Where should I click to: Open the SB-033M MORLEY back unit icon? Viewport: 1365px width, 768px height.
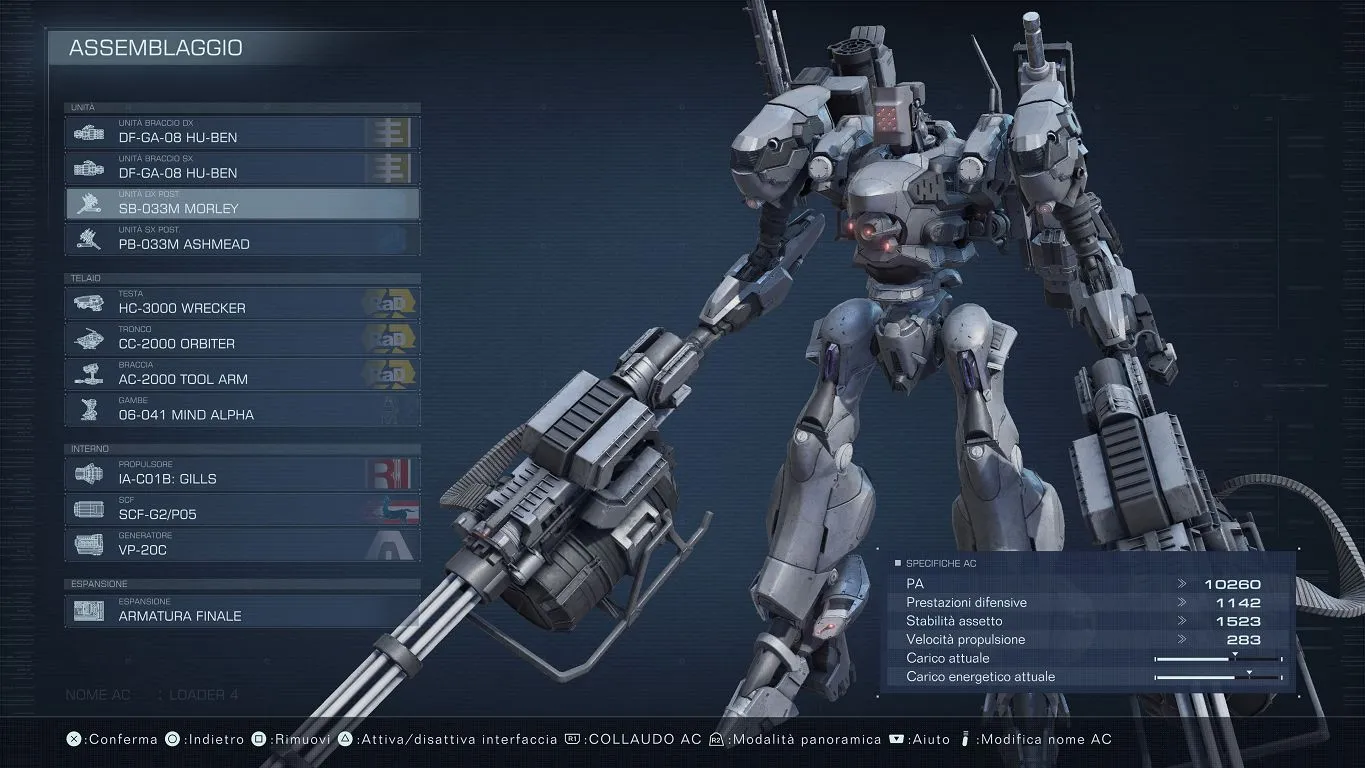coord(88,203)
